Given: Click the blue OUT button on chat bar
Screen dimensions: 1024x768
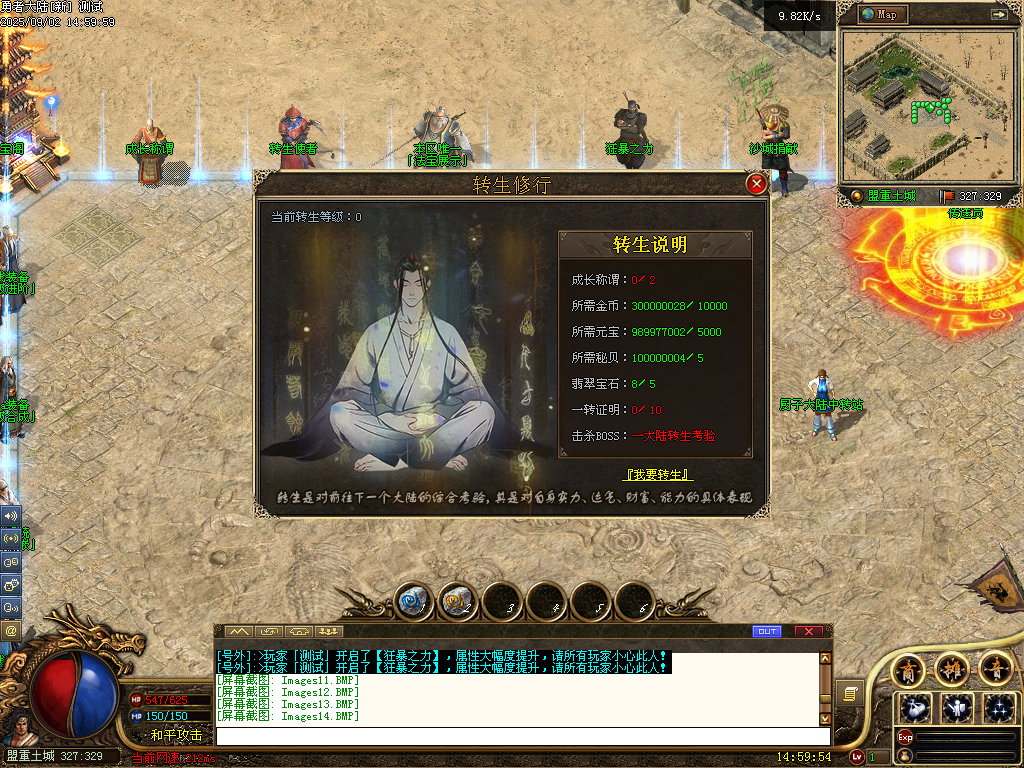Looking at the screenshot, I should 766,631.
